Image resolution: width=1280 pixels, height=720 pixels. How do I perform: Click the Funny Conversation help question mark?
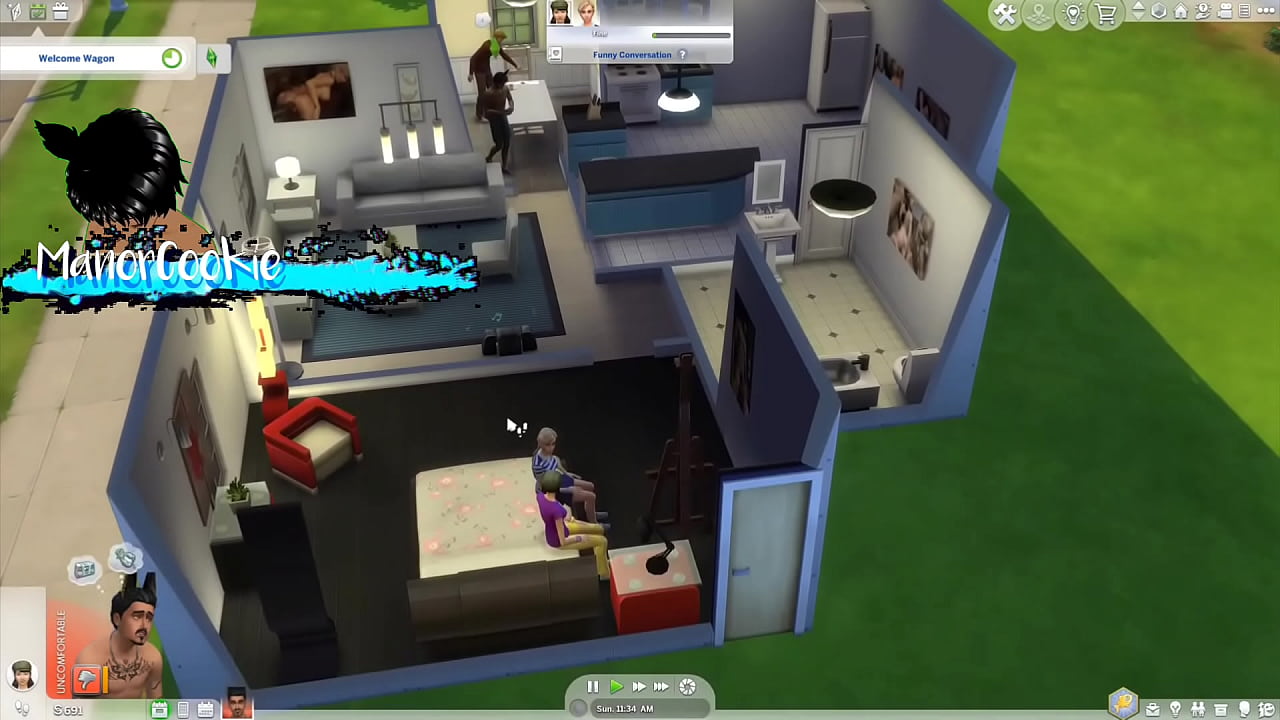[x=682, y=54]
